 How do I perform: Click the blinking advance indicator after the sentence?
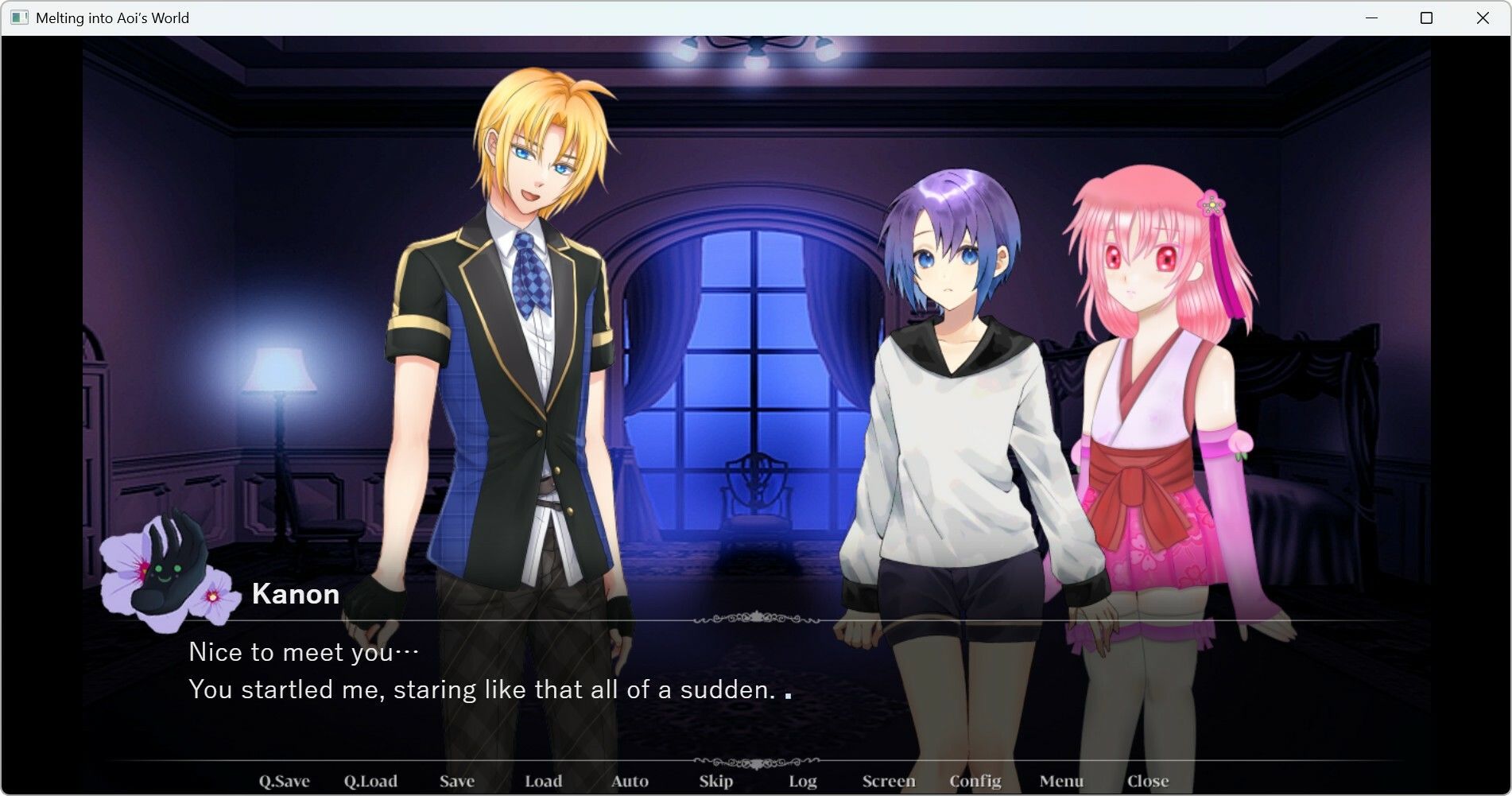788,697
